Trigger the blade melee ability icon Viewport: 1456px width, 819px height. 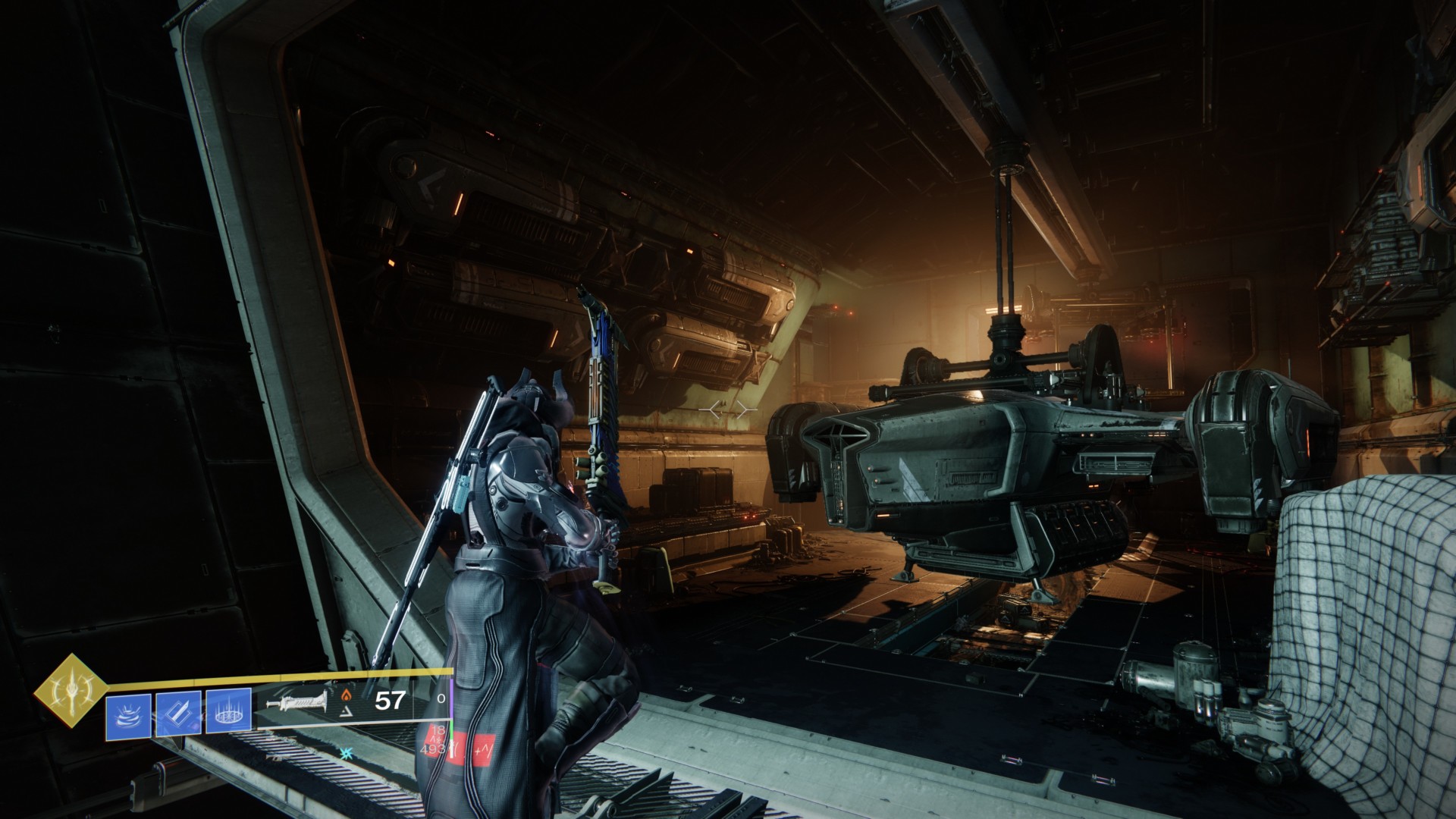click(x=178, y=714)
